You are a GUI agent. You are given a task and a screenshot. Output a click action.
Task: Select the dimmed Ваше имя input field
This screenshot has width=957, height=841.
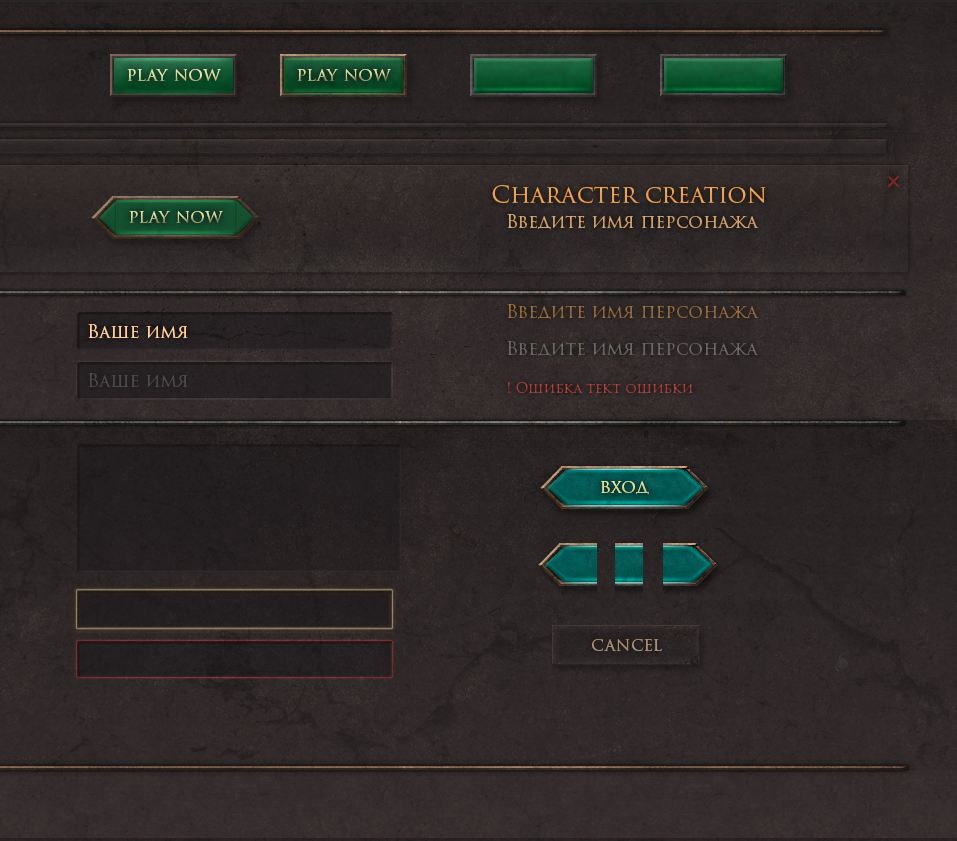(x=234, y=381)
